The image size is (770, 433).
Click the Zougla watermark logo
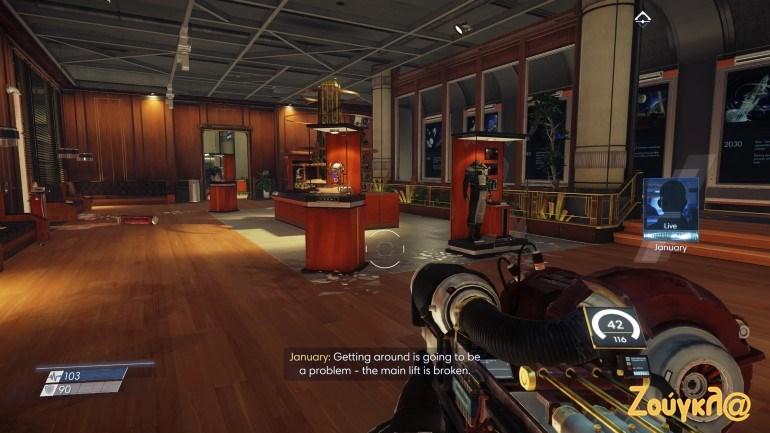pyautogui.click(x=689, y=402)
